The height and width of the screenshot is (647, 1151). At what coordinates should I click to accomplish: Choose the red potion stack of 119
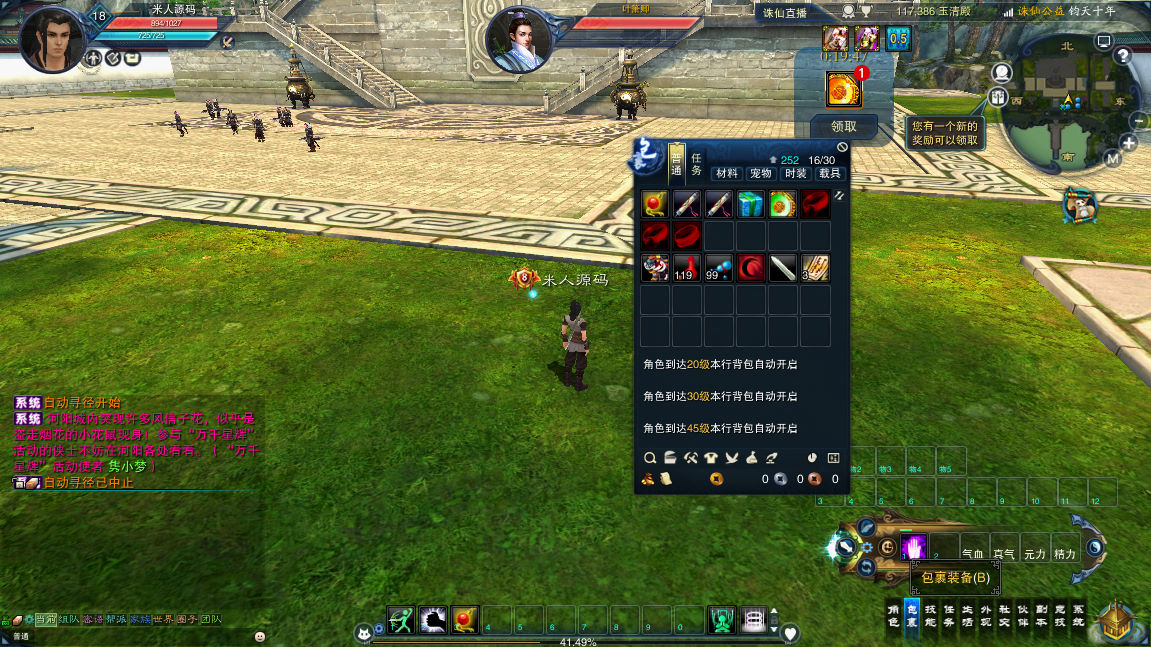pyautogui.click(x=687, y=268)
